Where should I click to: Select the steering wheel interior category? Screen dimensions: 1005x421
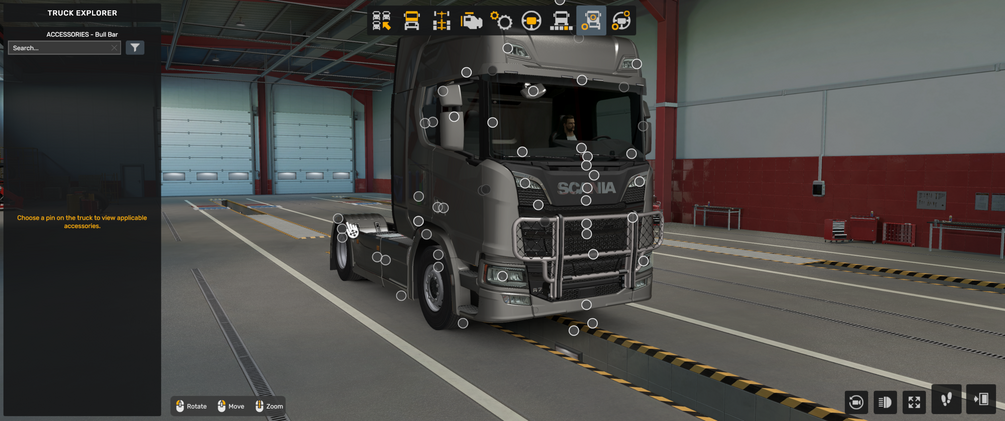[531, 21]
